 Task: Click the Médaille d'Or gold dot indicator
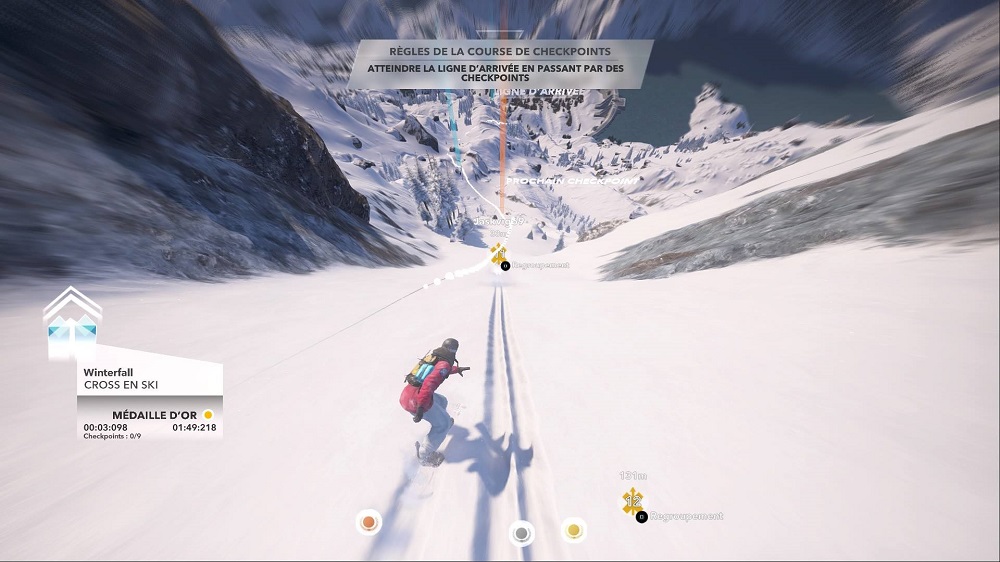[x=208, y=414]
